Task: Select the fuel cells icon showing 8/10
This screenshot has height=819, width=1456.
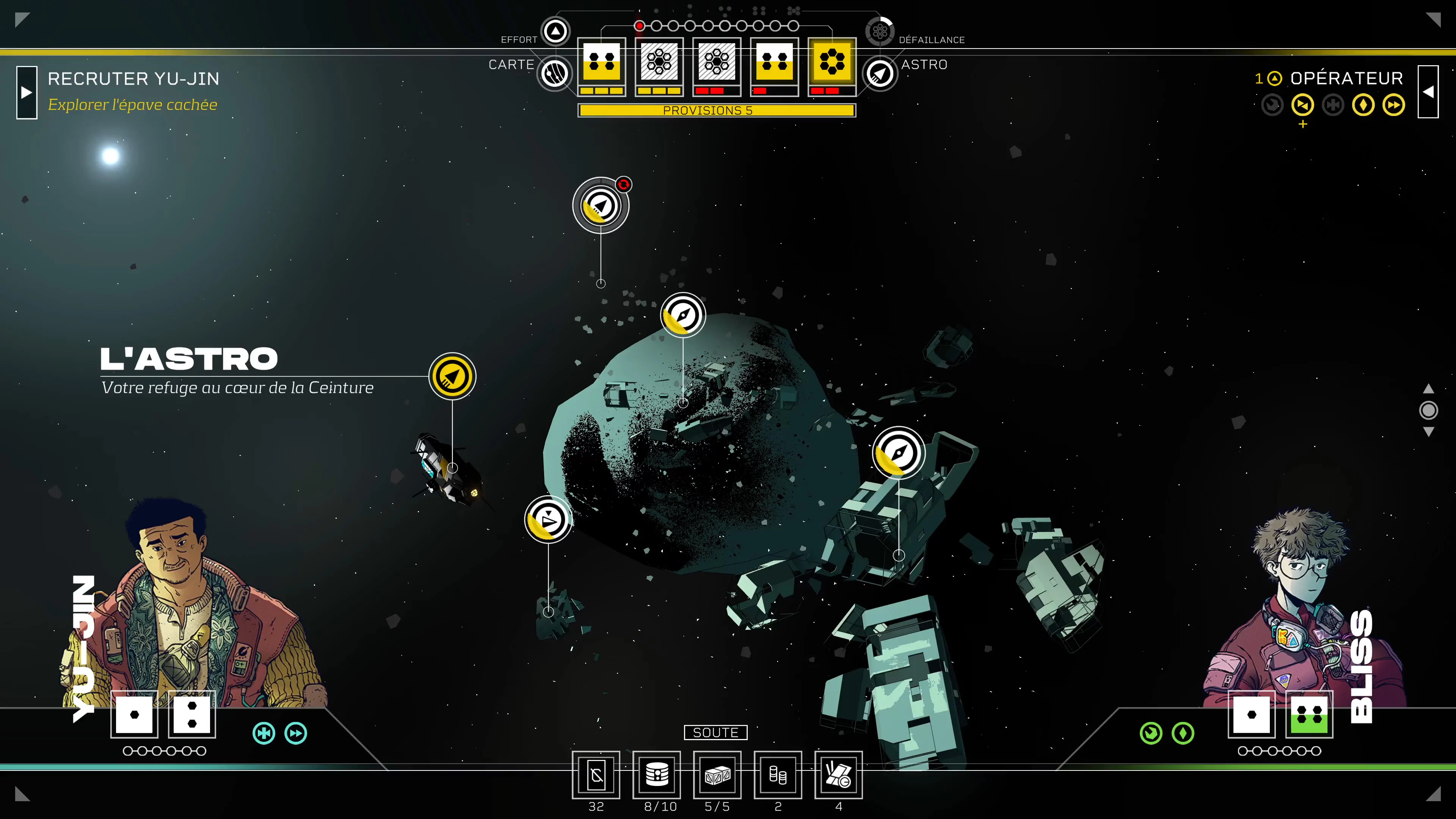Action: (x=657, y=776)
